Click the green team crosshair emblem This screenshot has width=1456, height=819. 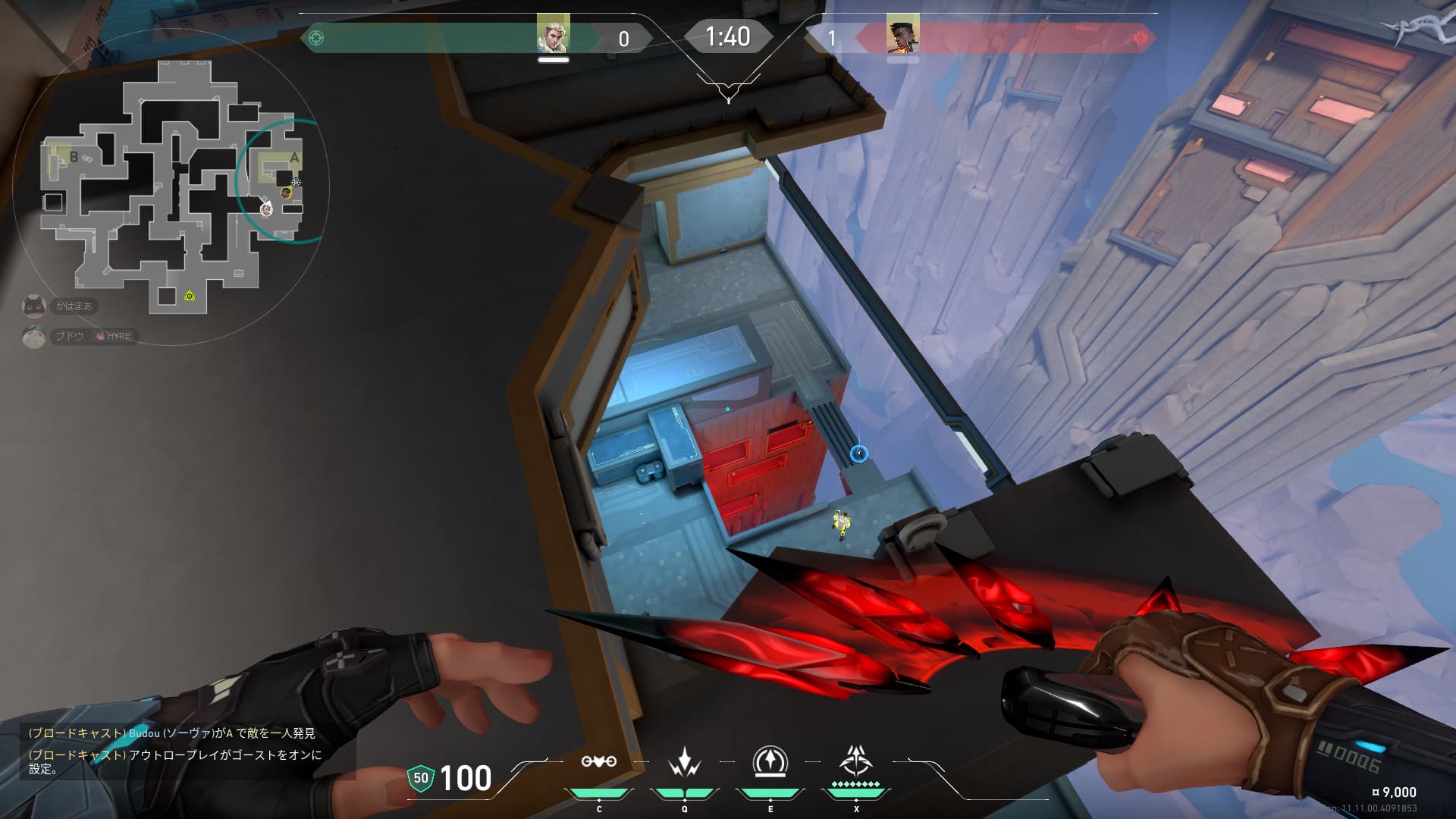[x=317, y=38]
